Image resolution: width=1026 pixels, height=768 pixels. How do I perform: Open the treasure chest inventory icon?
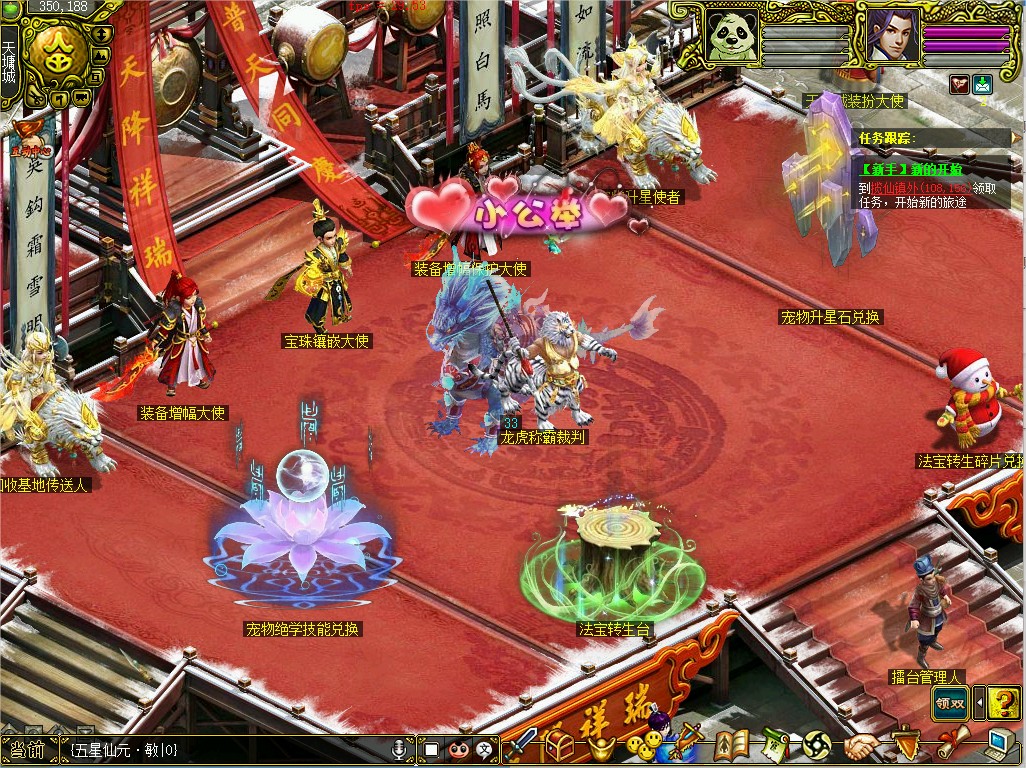558,745
